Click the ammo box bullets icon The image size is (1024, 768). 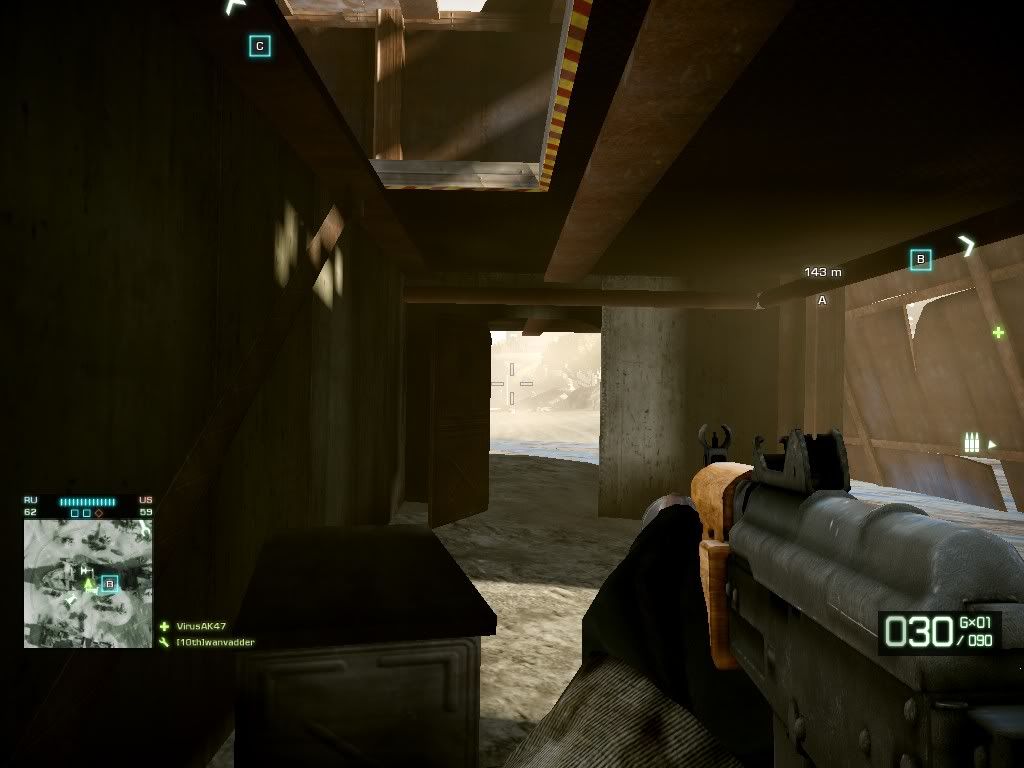pyautogui.click(x=970, y=442)
